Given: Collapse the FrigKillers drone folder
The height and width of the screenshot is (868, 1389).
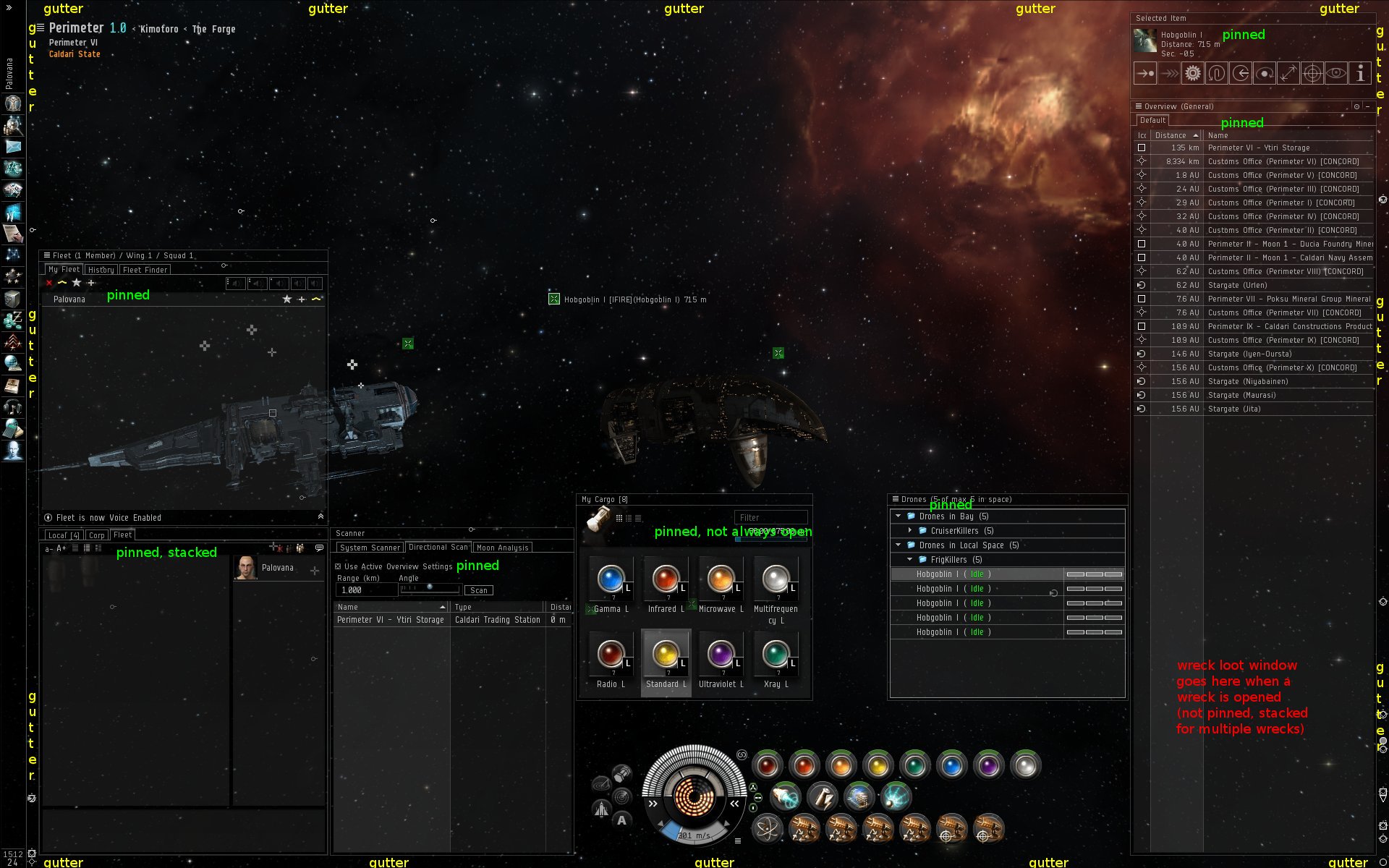Looking at the screenshot, I should (x=910, y=560).
